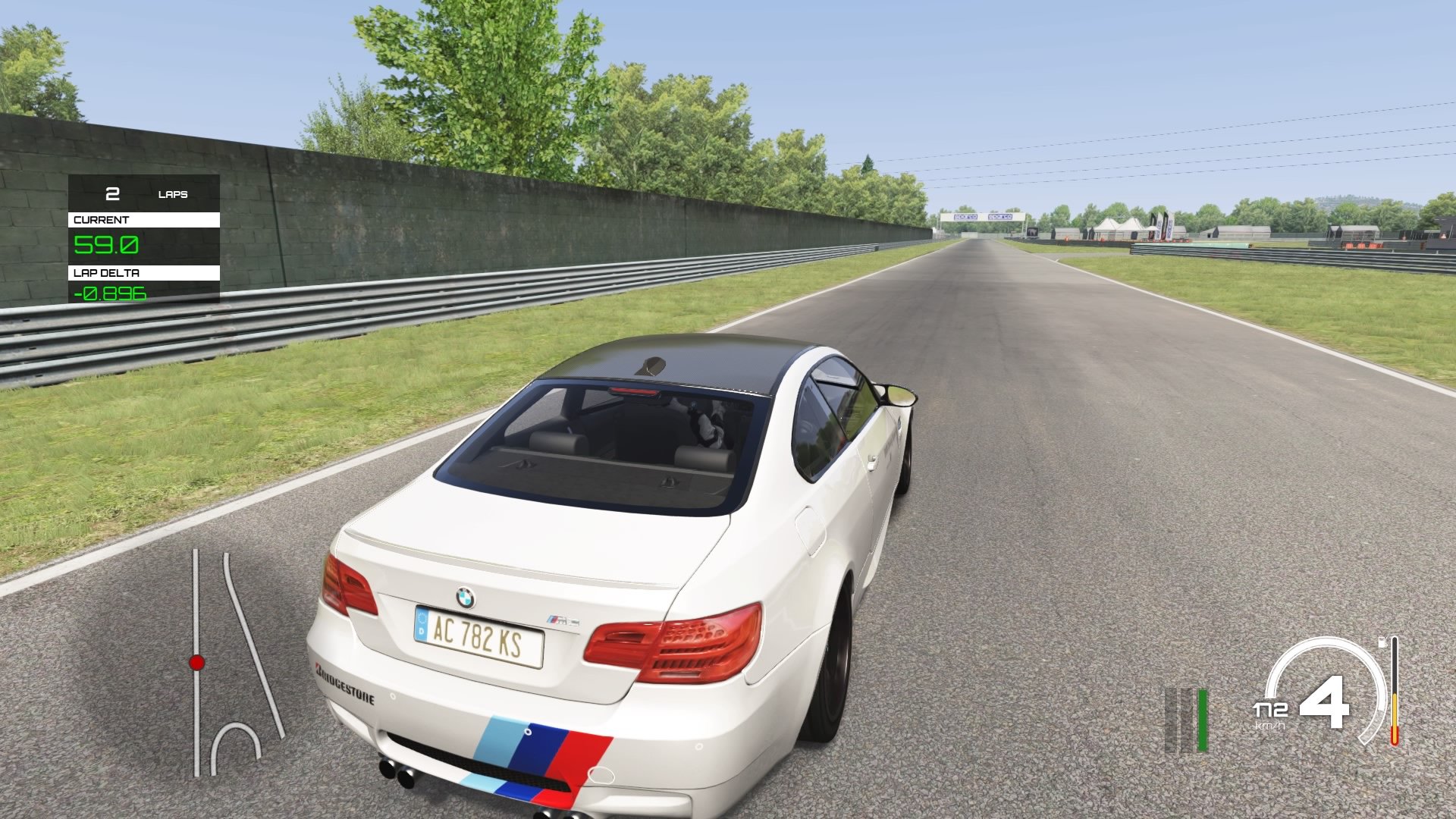This screenshot has width=1456, height=819.
Task: Toggle the laps counter widget
Action: point(144,194)
